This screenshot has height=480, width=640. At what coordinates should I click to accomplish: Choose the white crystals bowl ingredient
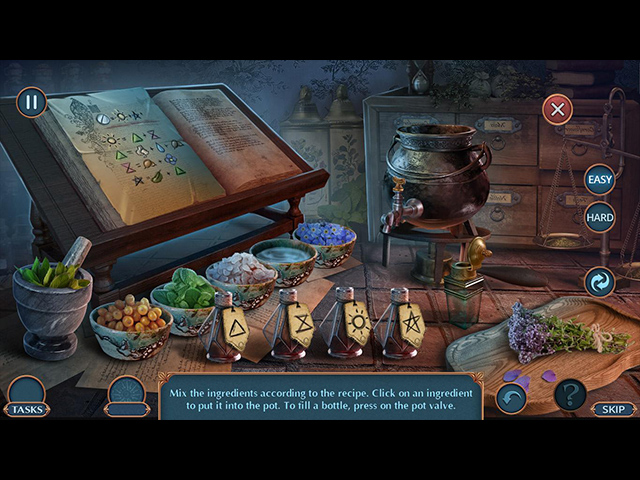point(240,272)
